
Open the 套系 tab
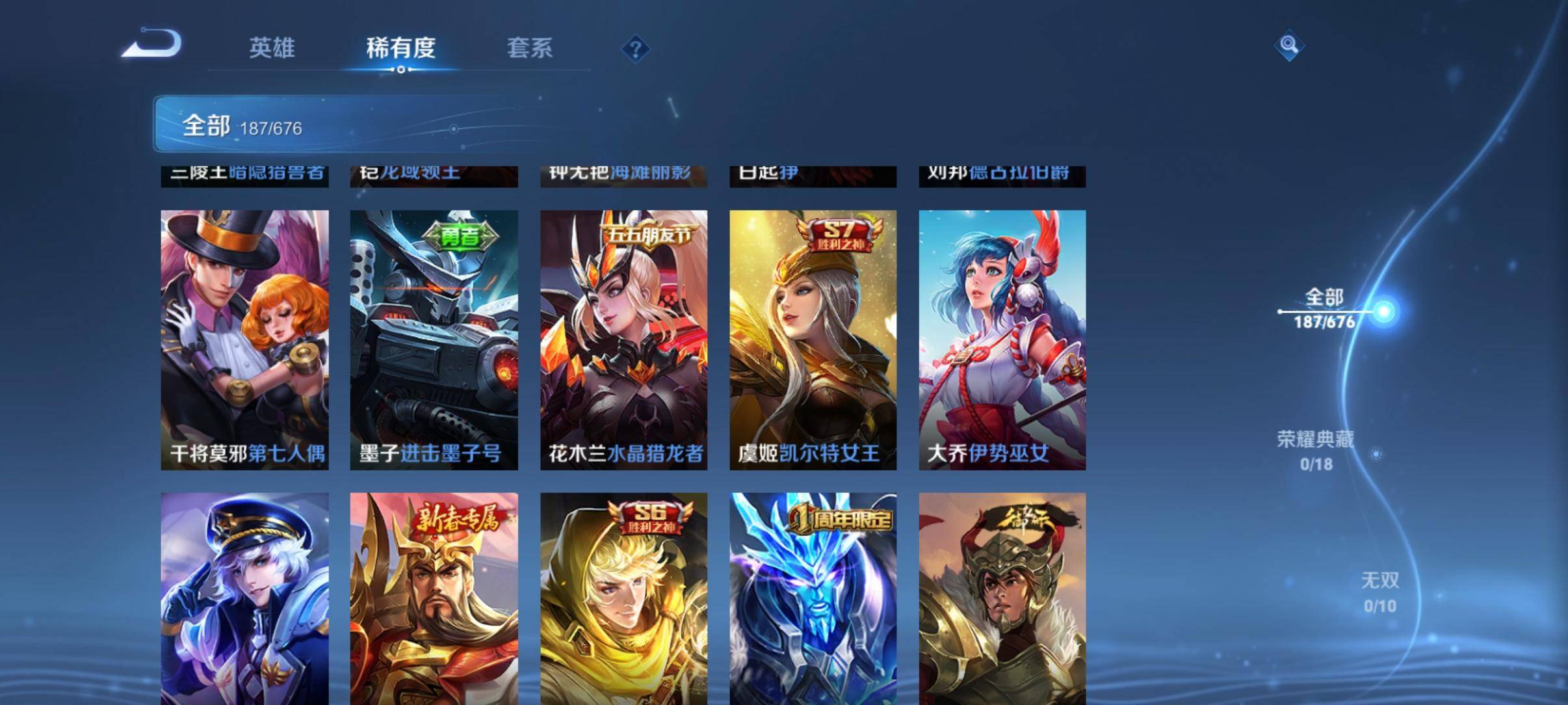pos(529,48)
